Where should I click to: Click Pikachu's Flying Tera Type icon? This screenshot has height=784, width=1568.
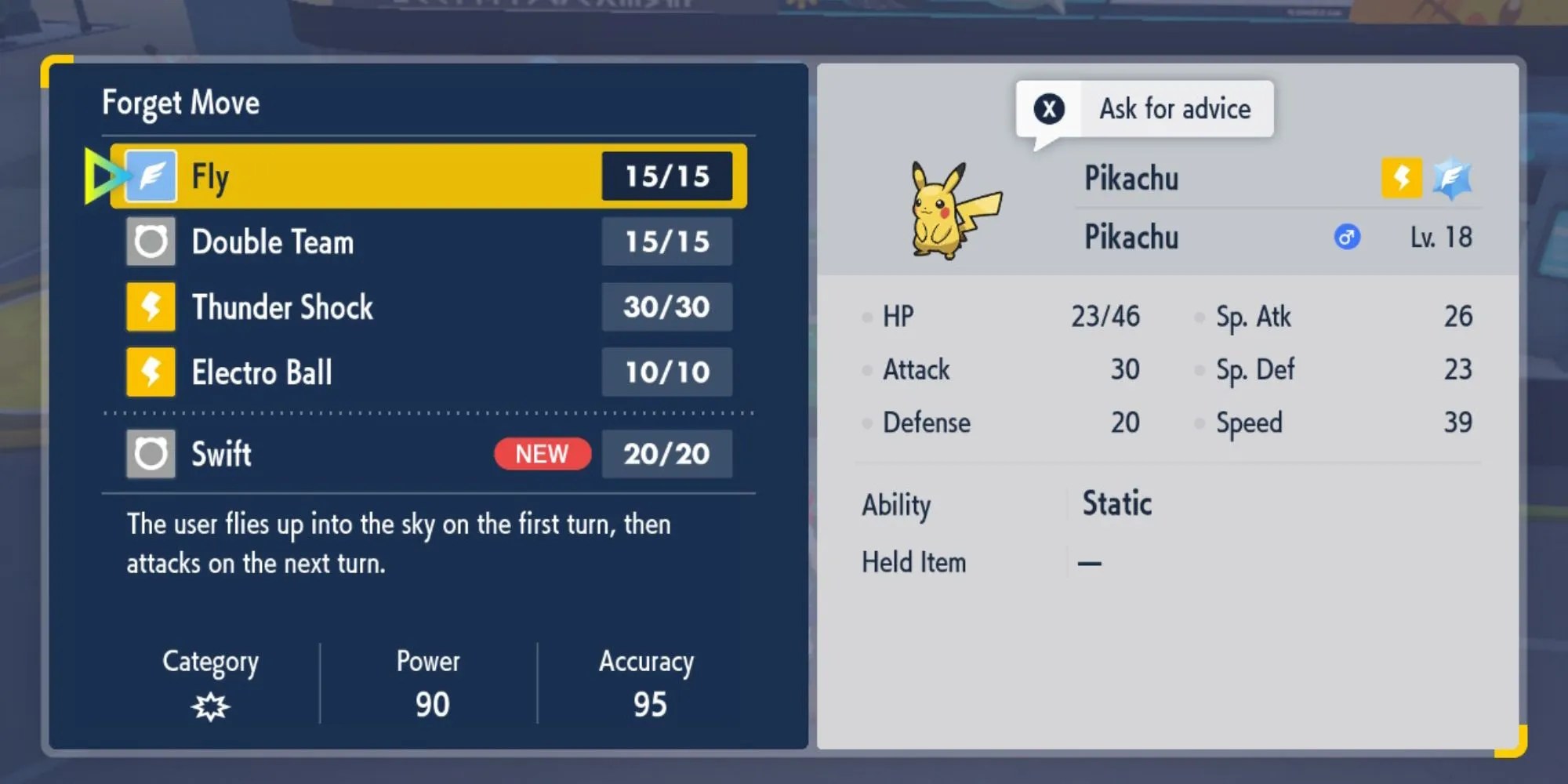pyautogui.click(x=1452, y=179)
